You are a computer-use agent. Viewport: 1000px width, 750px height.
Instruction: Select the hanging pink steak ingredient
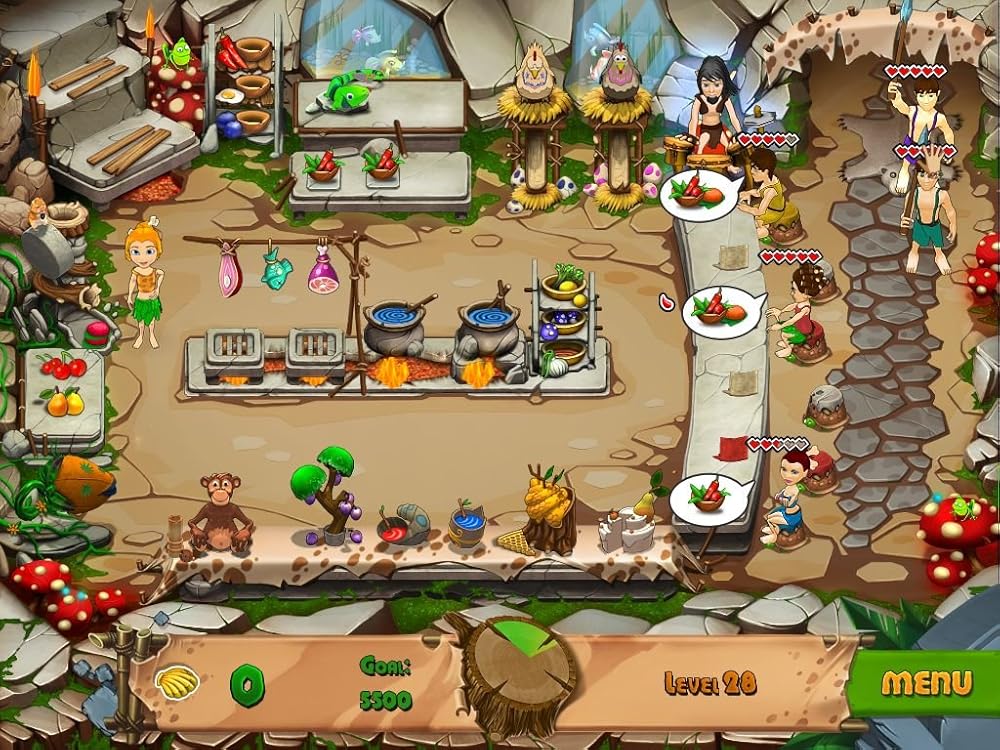[229, 272]
